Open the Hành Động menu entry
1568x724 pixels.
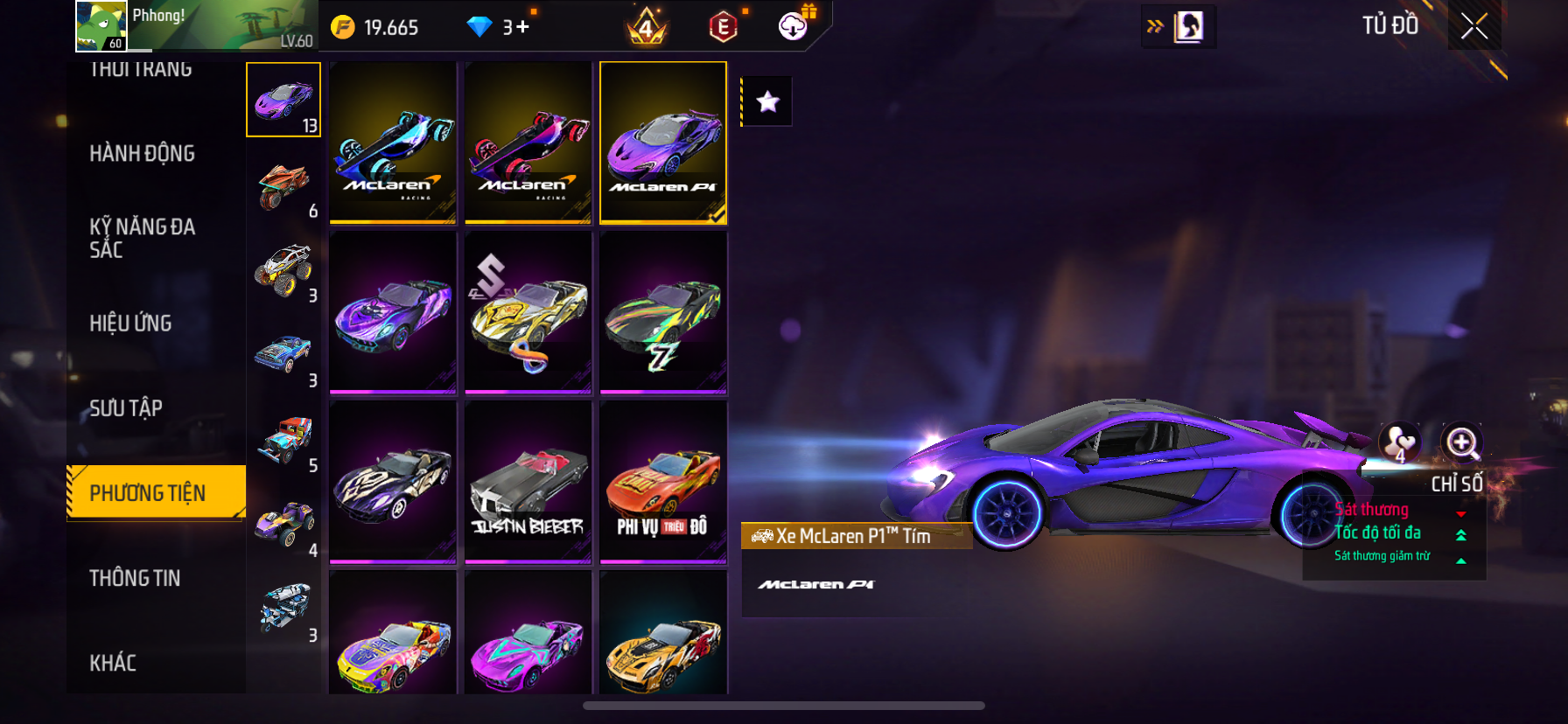(142, 154)
